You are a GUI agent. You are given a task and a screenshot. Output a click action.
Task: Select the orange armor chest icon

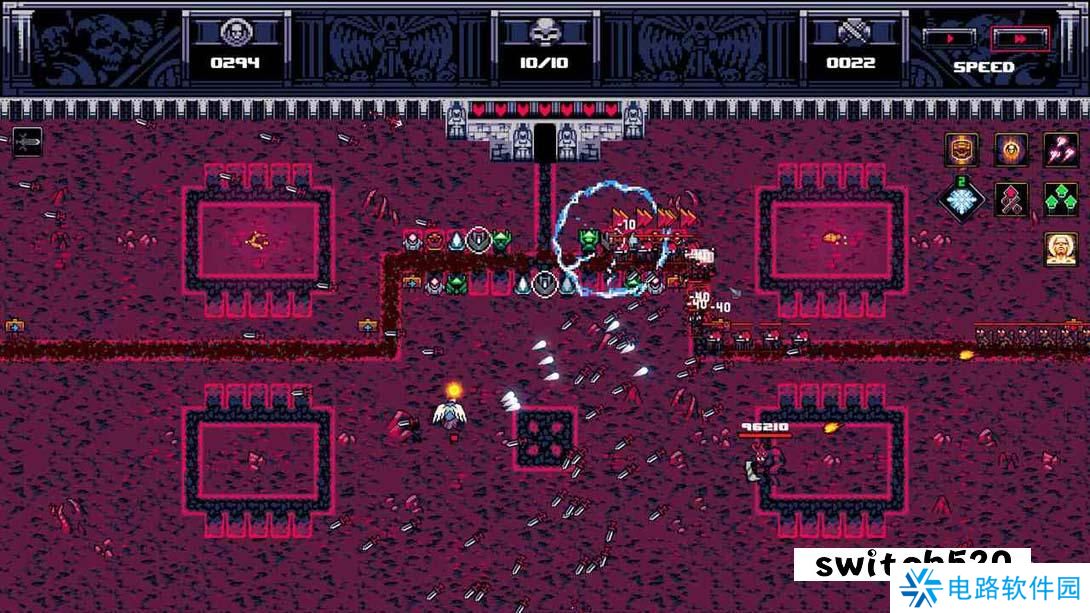961,150
